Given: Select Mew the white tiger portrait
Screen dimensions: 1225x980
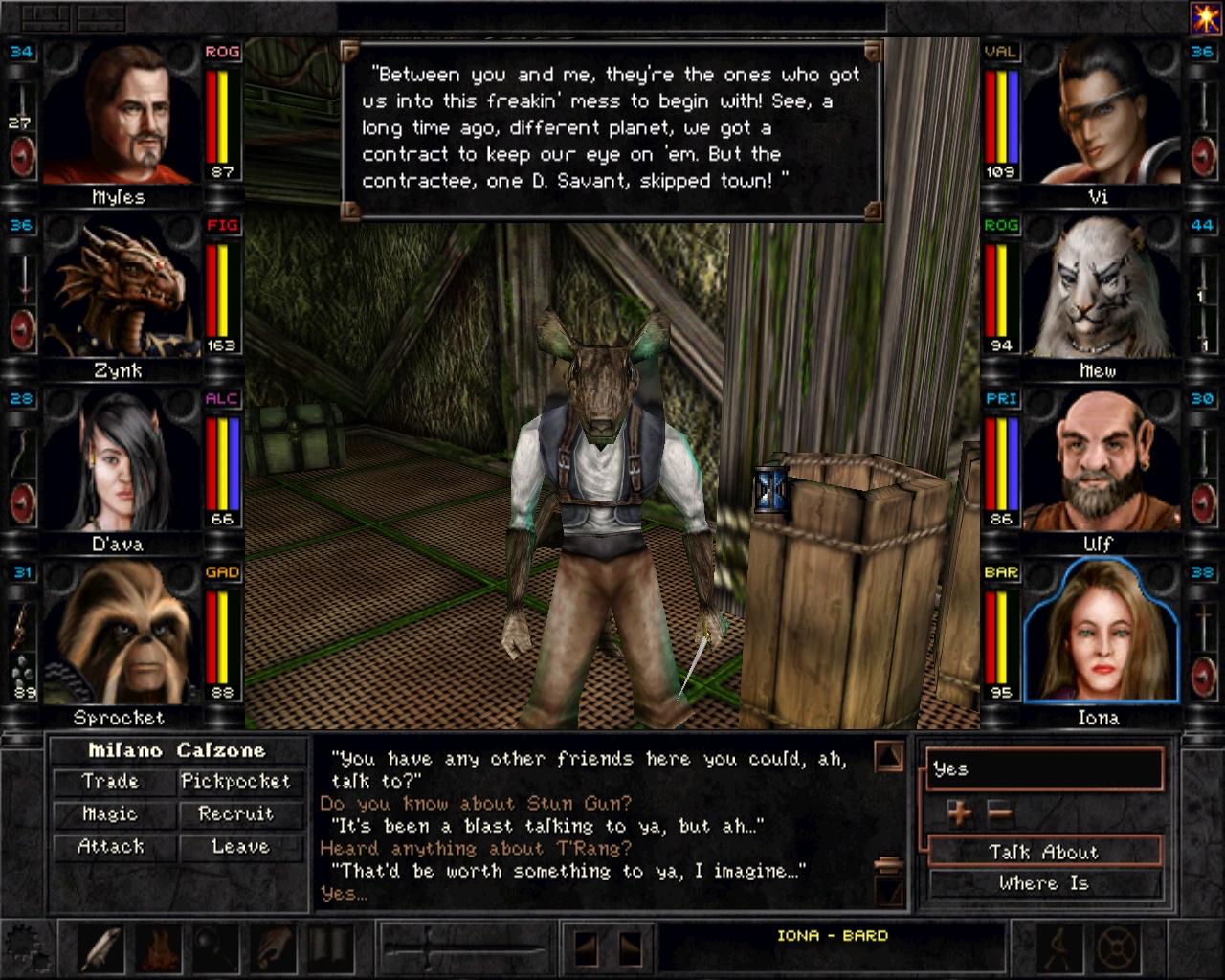Looking at the screenshot, I should [x=1099, y=287].
